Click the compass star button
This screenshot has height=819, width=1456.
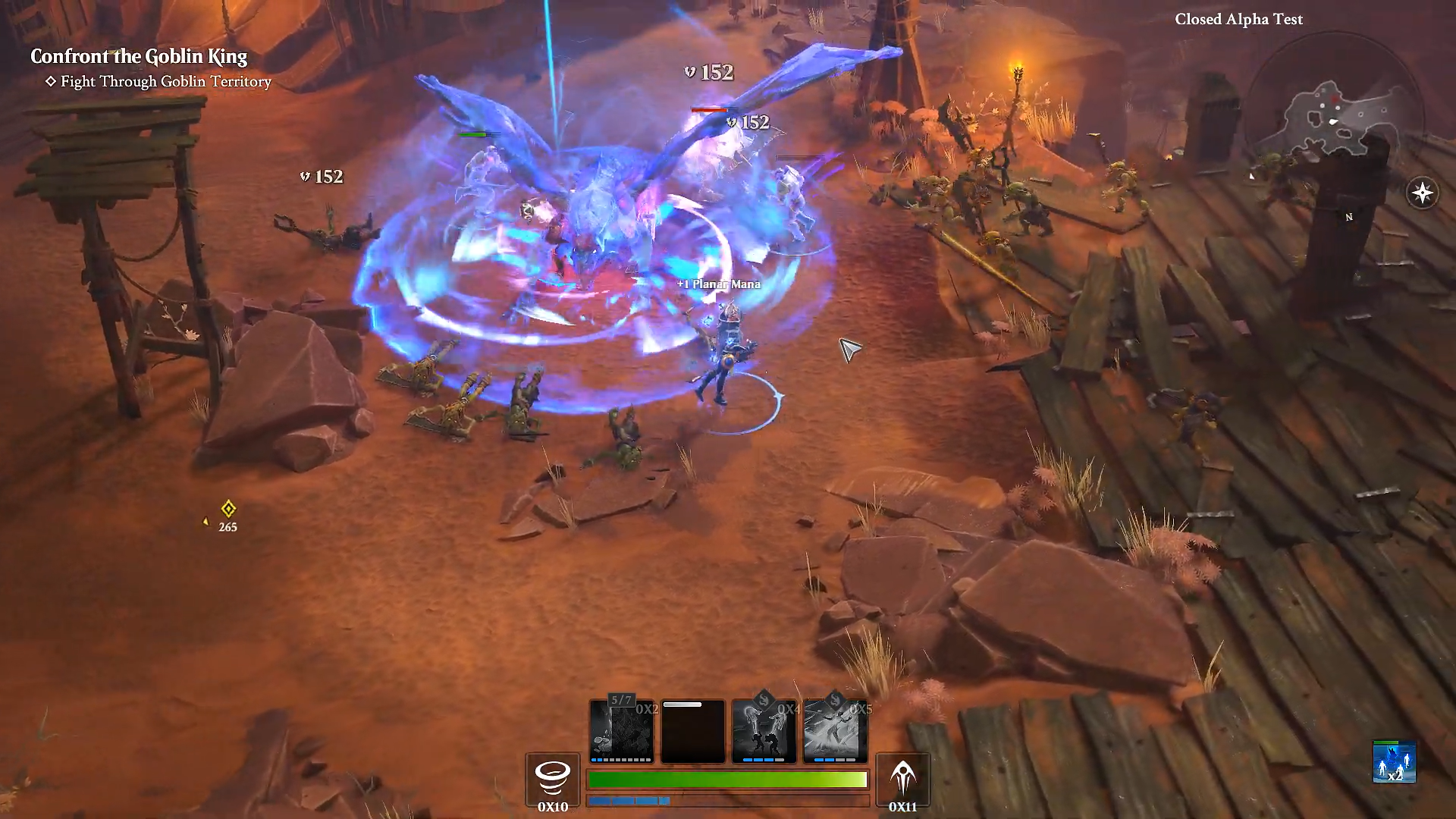1422,193
